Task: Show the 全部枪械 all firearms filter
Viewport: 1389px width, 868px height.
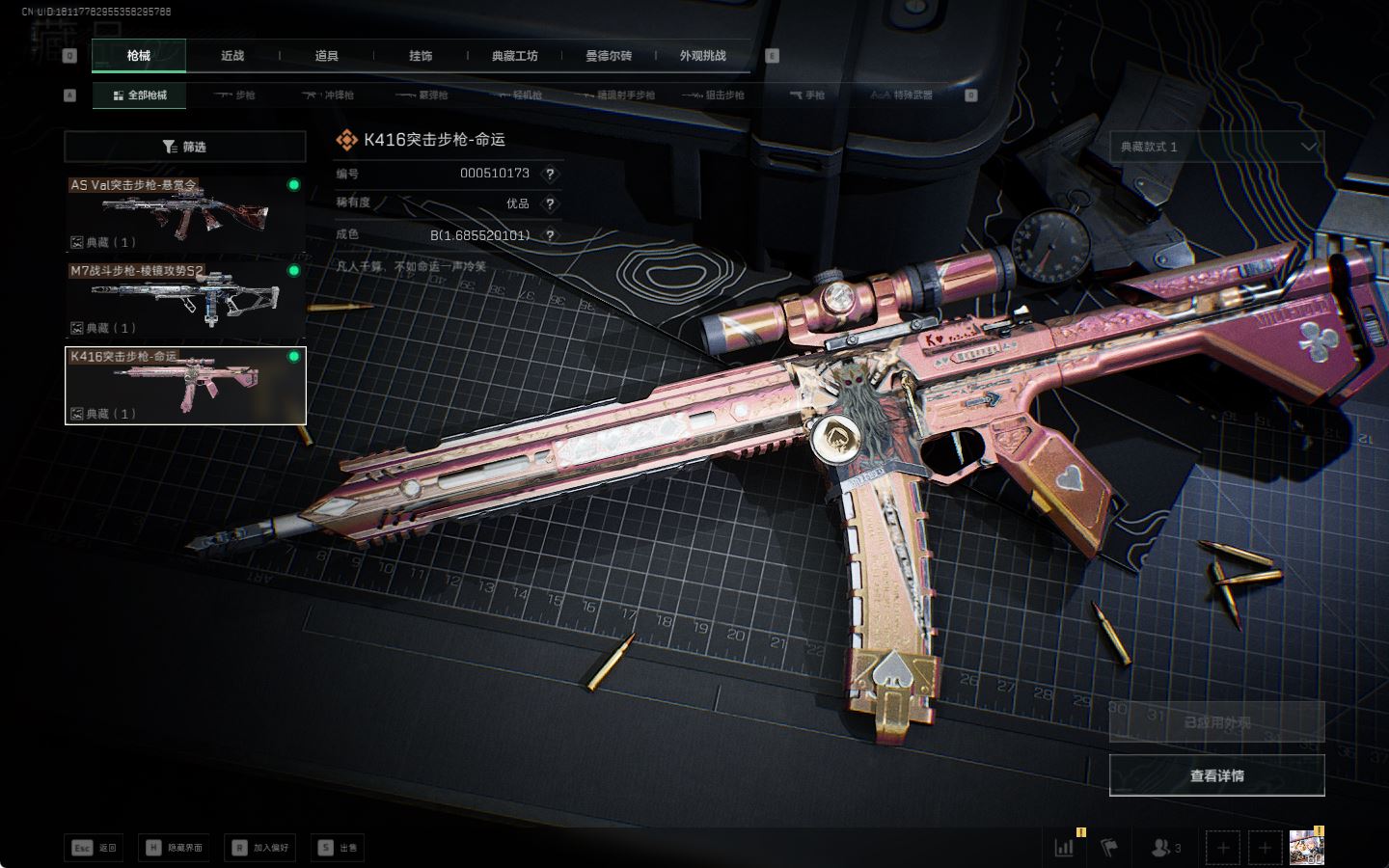Action: (x=140, y=95)
